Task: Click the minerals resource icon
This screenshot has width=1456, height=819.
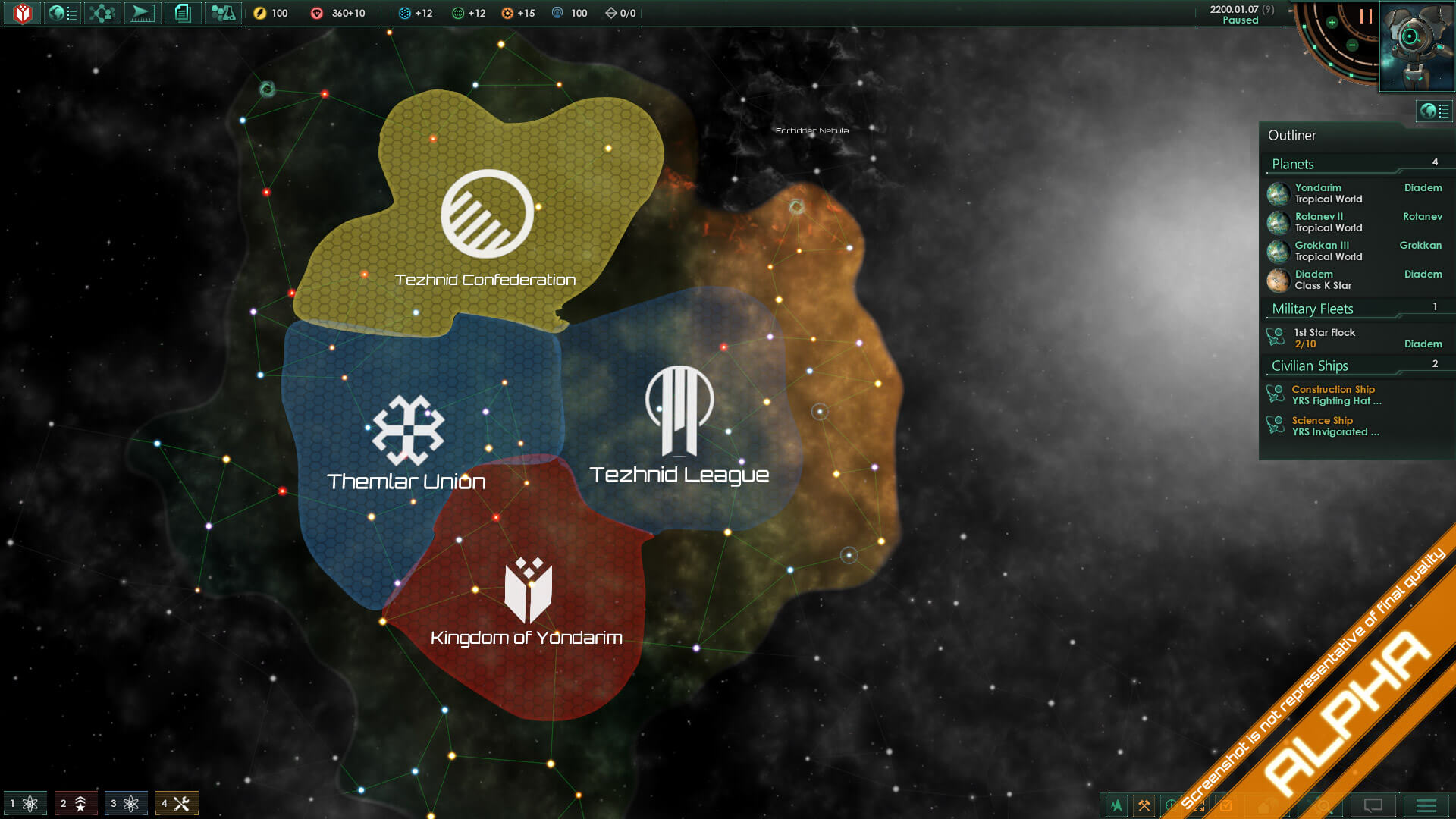Action: click(x=316, y=13)
